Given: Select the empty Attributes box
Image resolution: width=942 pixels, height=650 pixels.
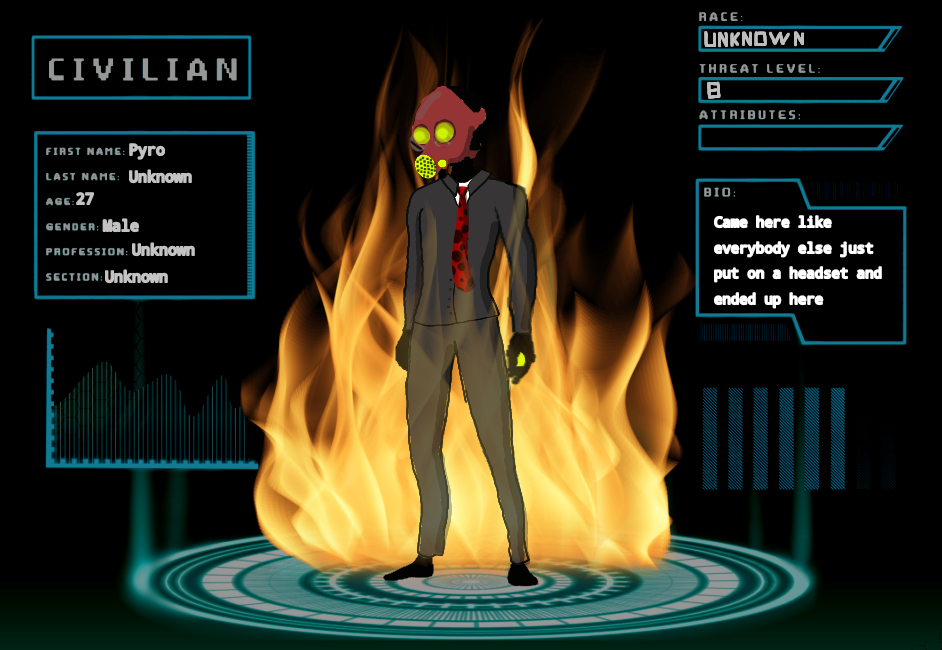Looking at the screenshot, I should 792,138.
